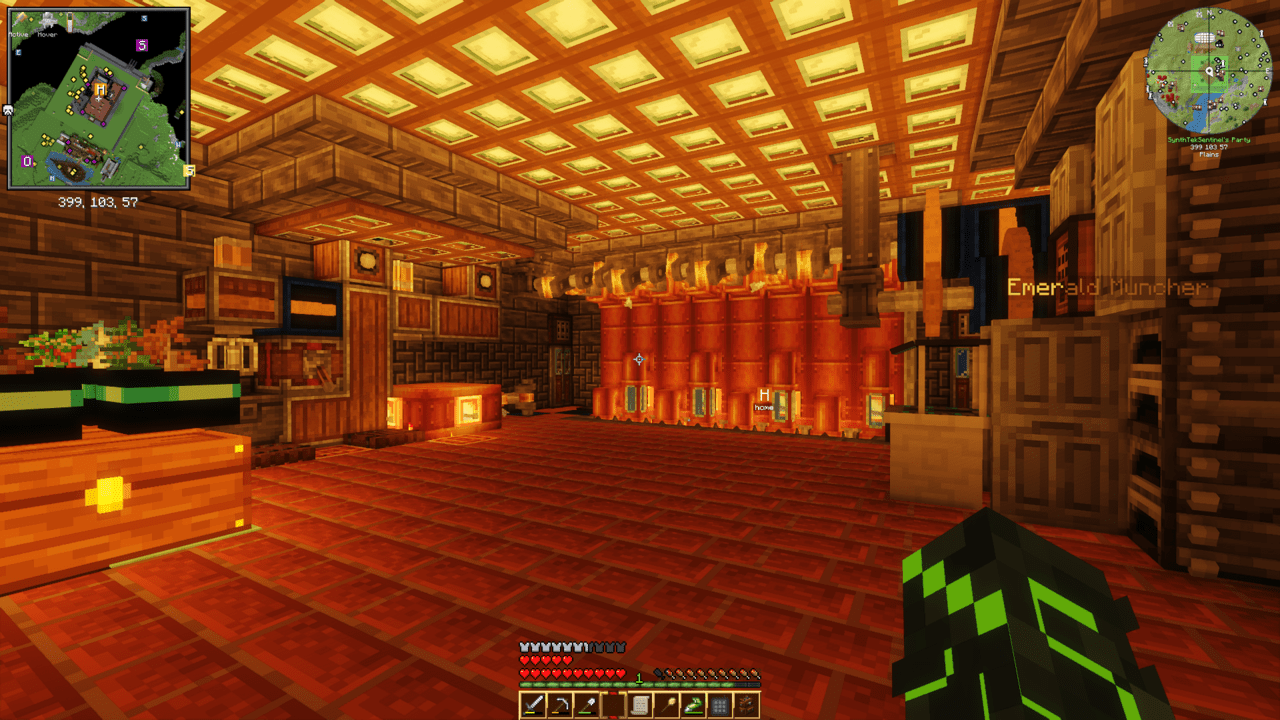Select the torch item in hotbar slot six
The image size is (1280, 720).
click(x=665, y=703)
